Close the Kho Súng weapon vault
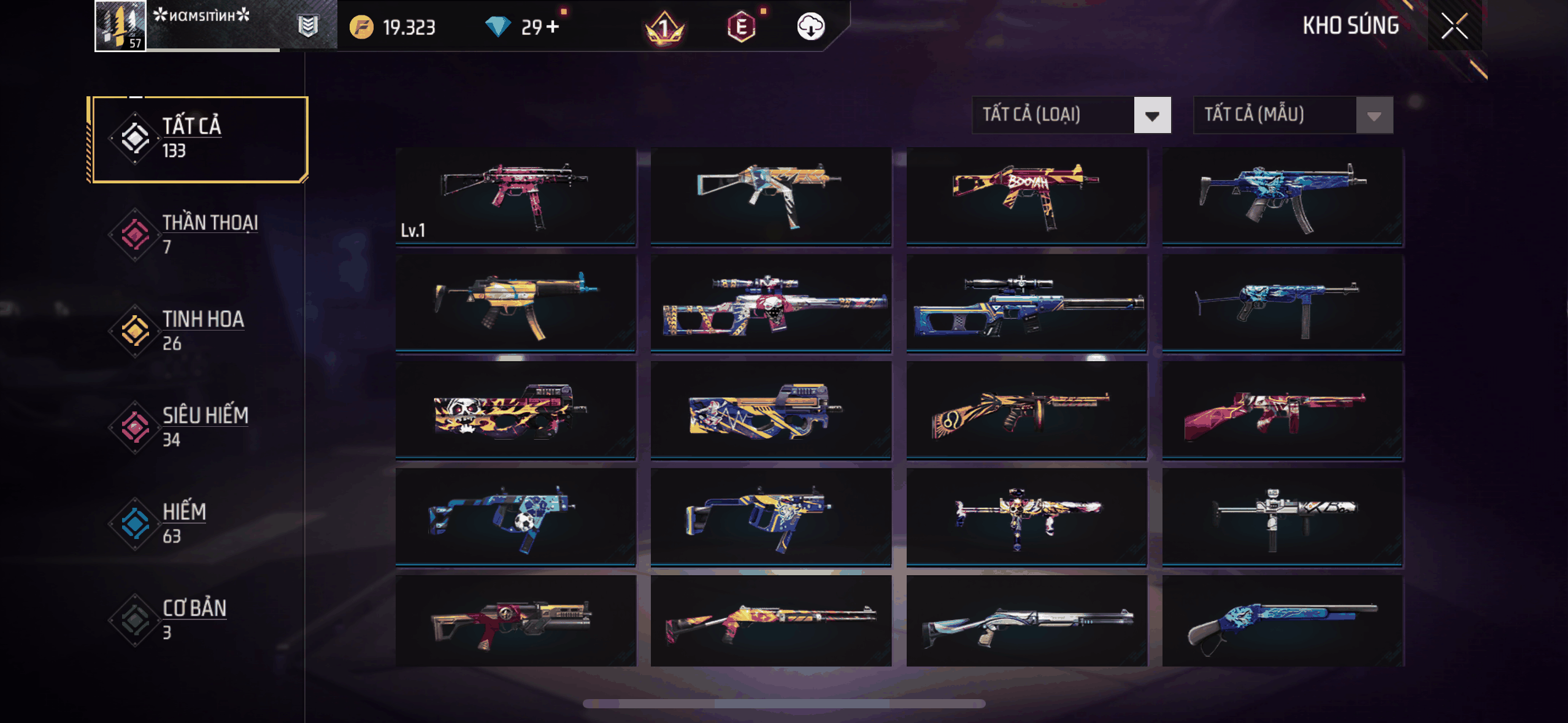Image resolution: width=1568 pixels, height=723 pixels. (1454, 26)
